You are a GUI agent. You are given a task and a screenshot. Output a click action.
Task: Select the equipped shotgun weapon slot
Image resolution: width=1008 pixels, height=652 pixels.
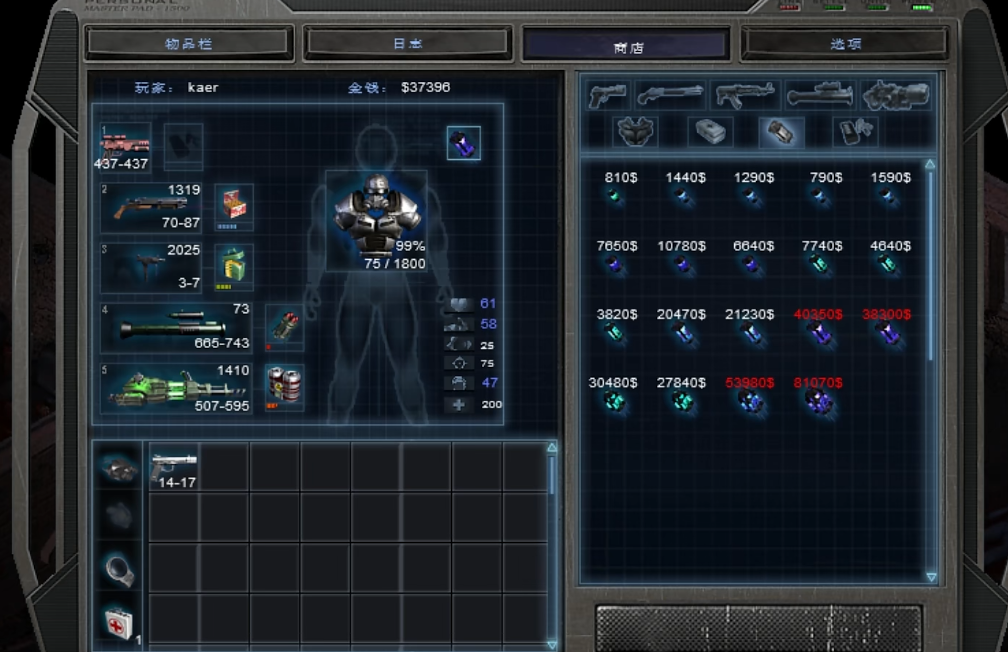coord(152,207)
